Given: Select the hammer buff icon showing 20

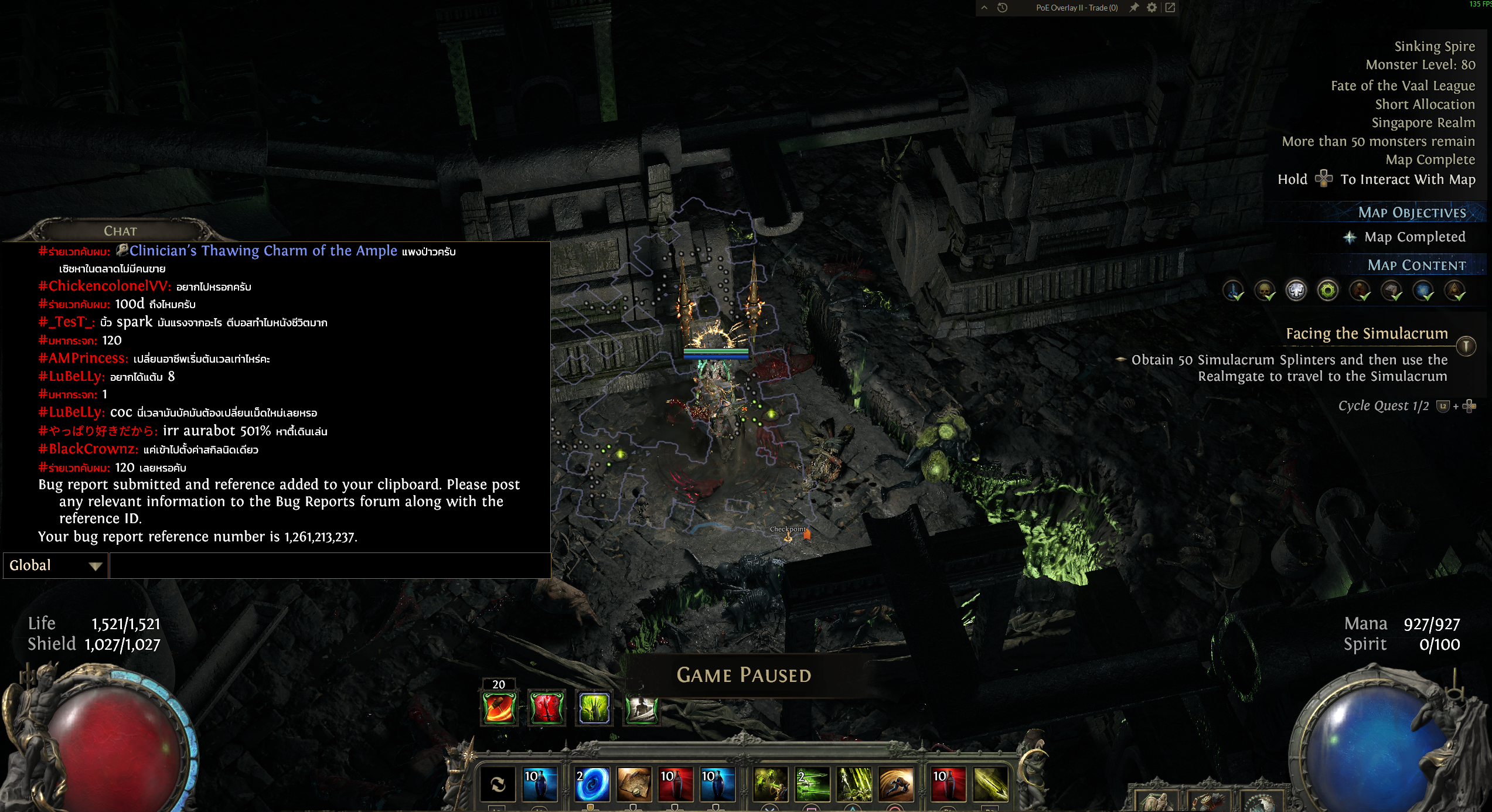Looking at the screenshot, I should coord(499,707).
